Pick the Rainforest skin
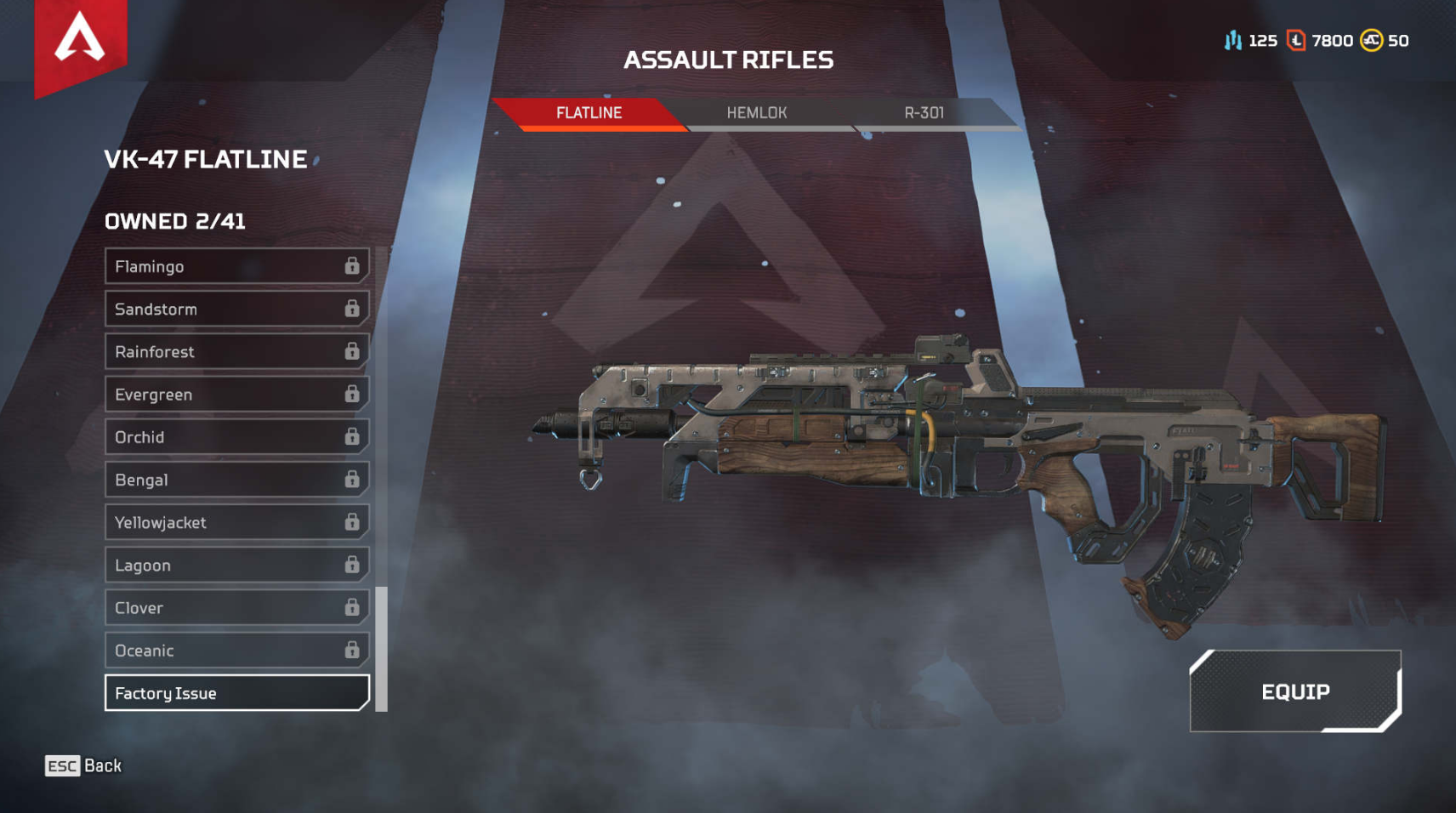1456x813 pixels. (236, 351)
